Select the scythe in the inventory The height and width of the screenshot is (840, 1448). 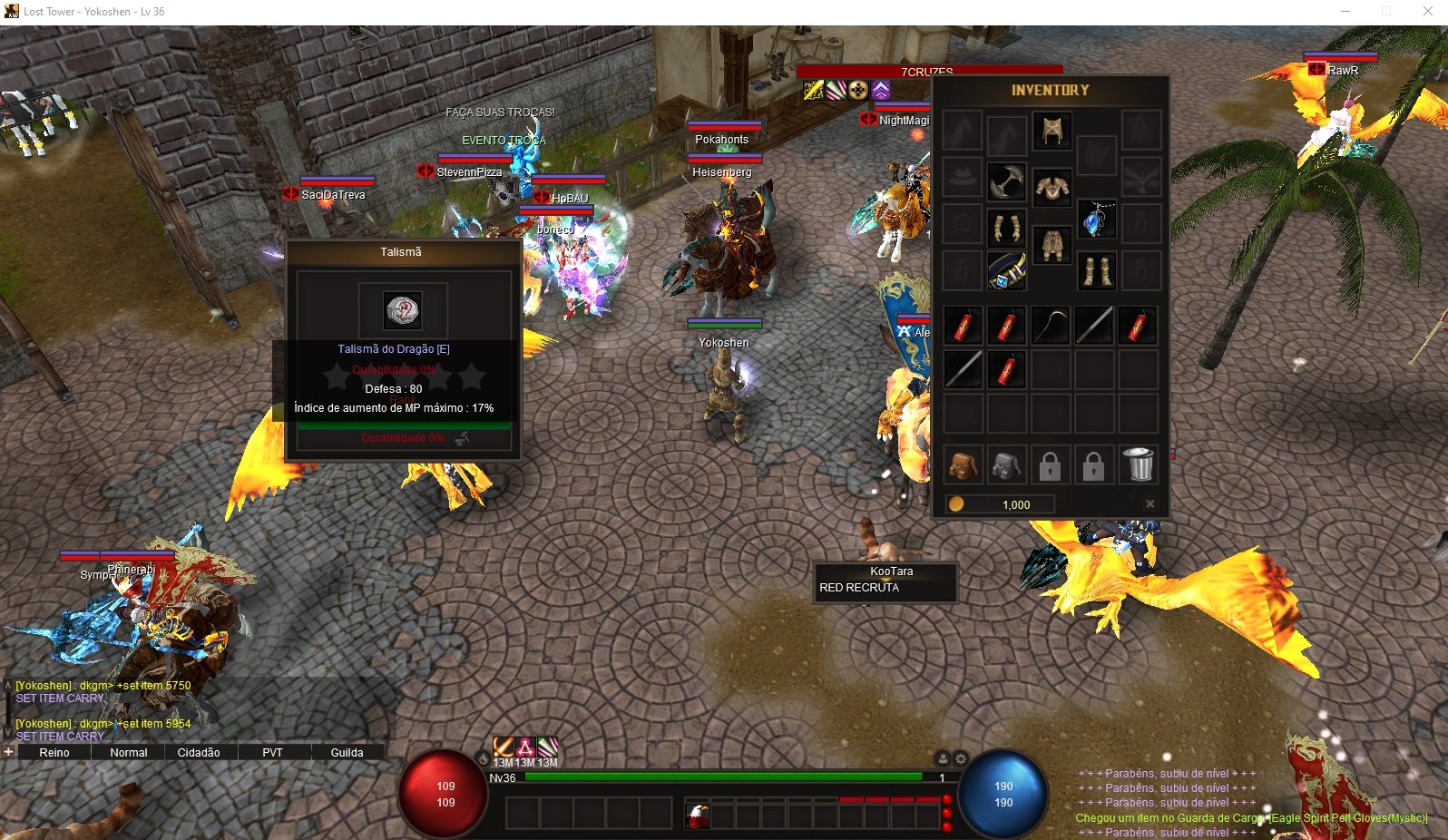(1051, 325)
